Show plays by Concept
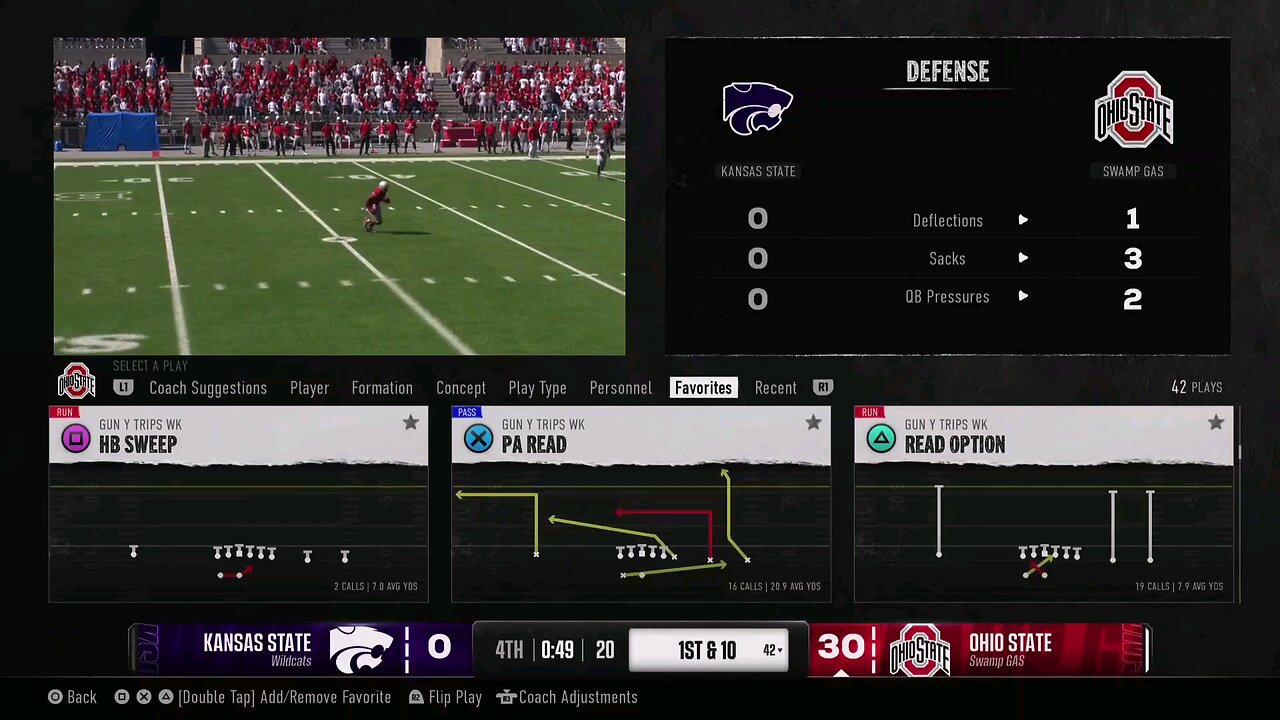1280x720 pixels. (x=461, y=388)
